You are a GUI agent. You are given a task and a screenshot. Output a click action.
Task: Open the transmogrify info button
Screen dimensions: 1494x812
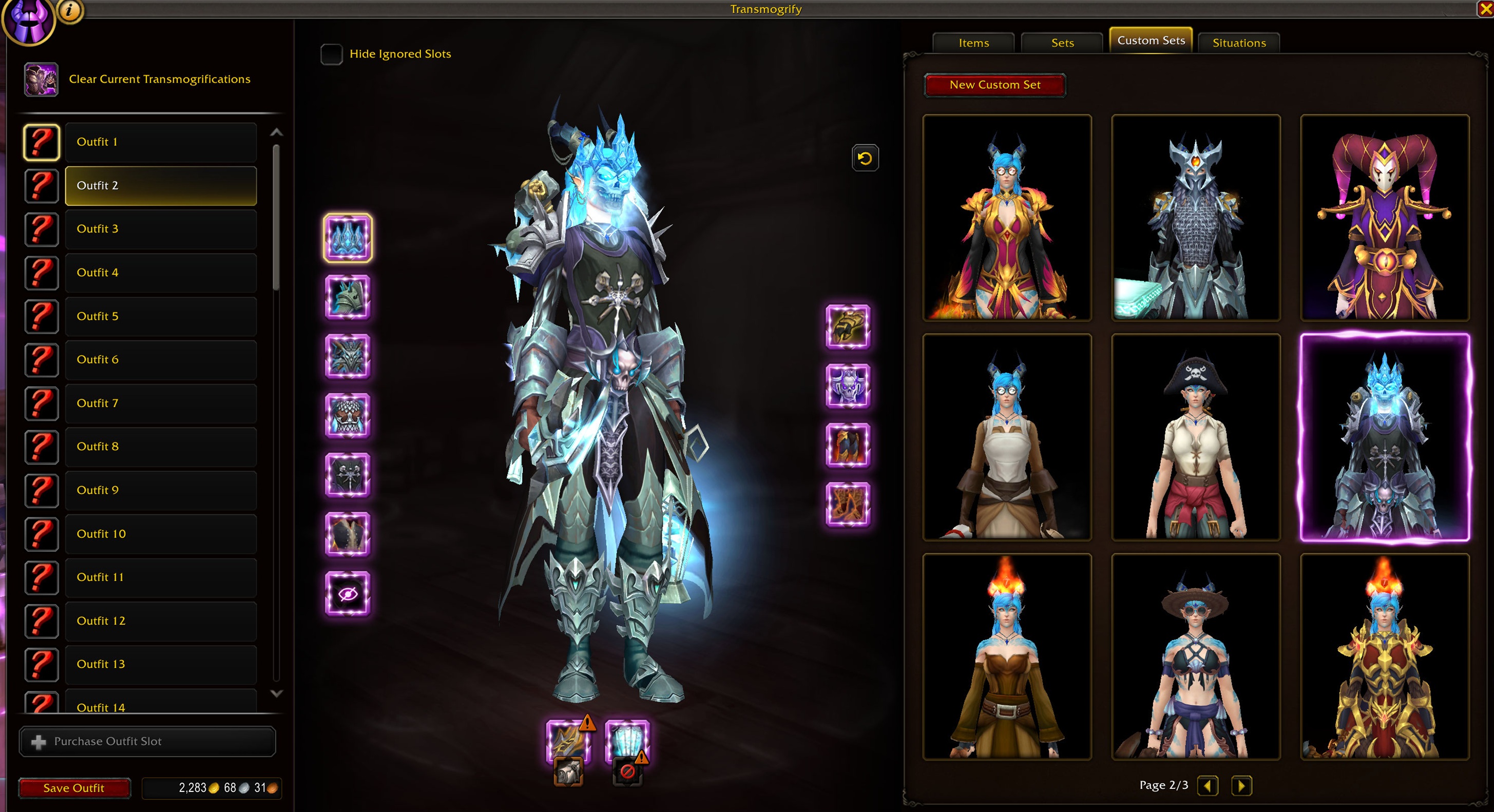[70, 10]
